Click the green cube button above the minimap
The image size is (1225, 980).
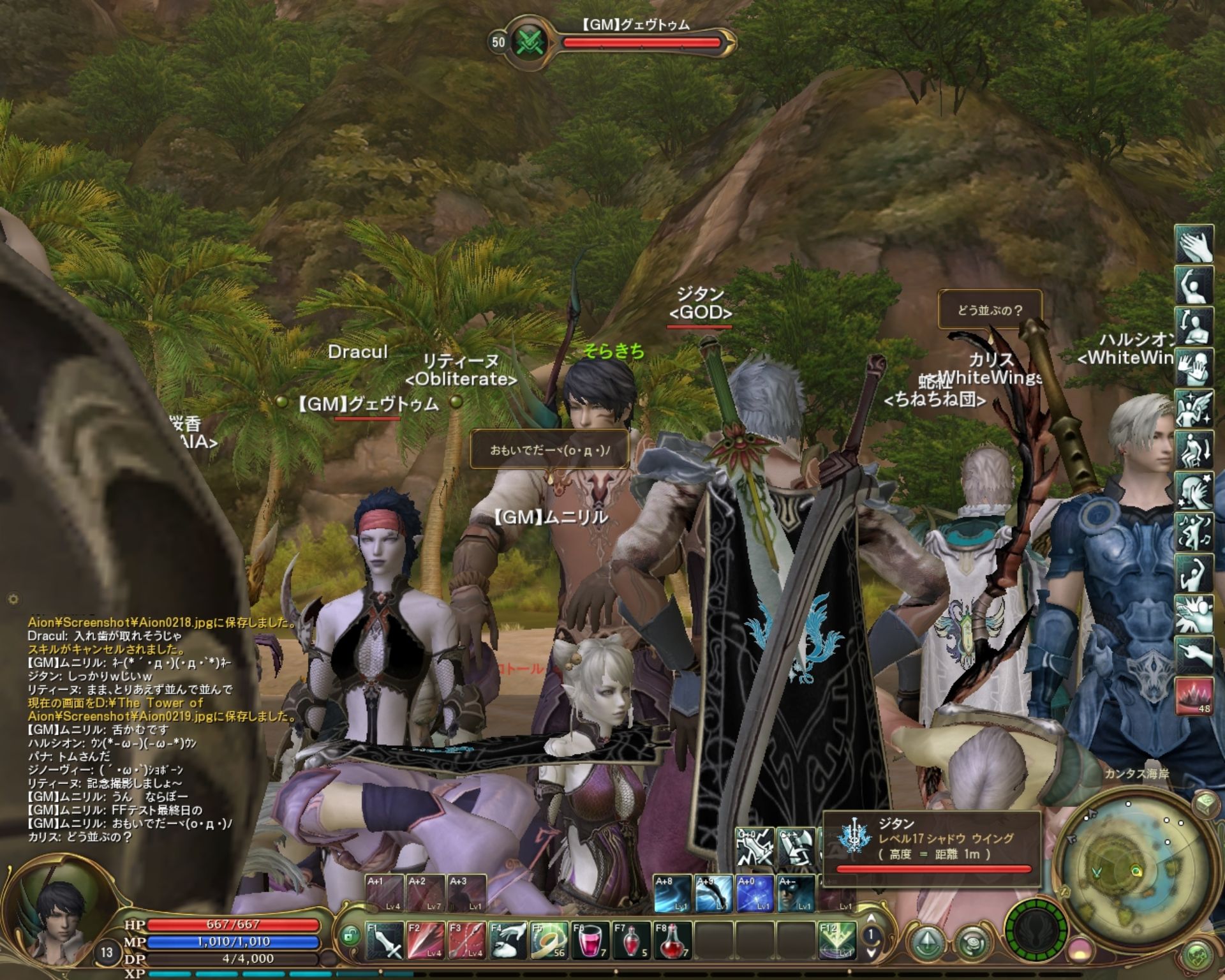1205,803
